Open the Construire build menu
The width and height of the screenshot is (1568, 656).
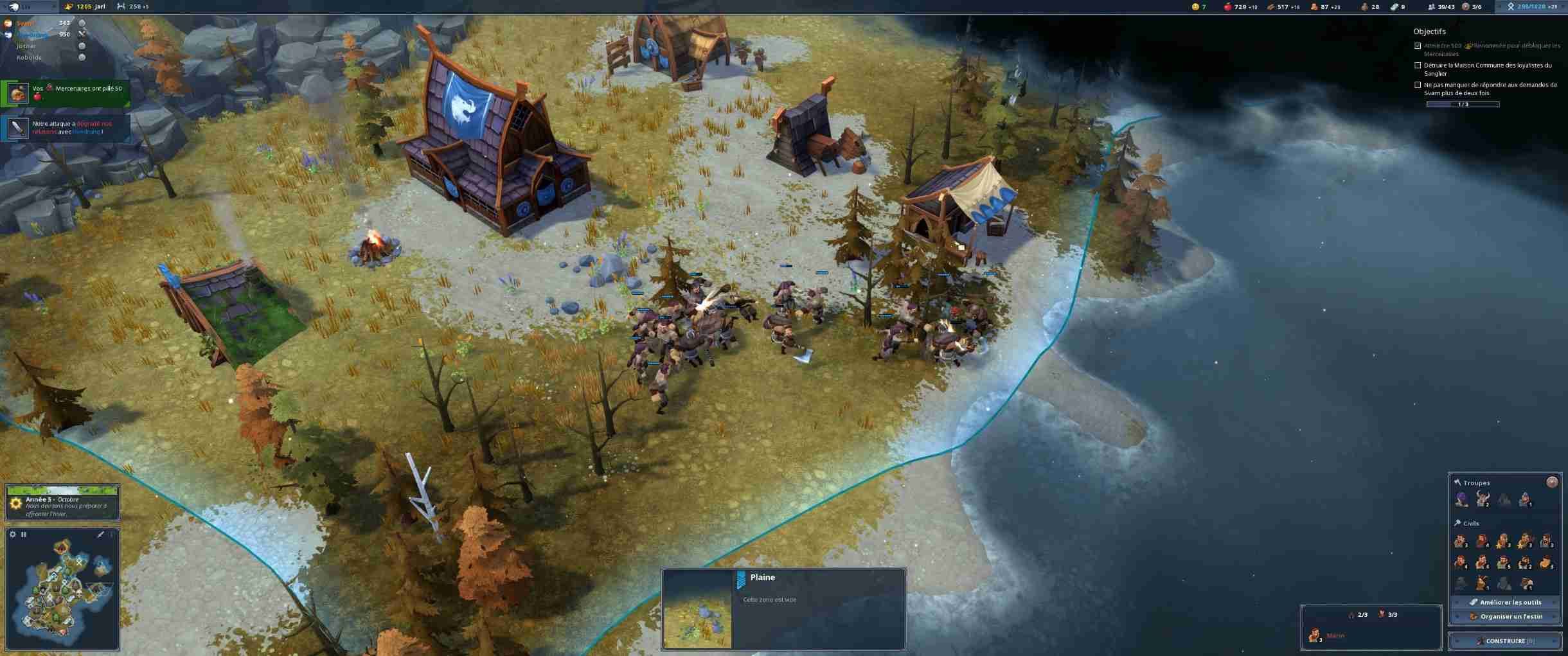[1505, 641]
